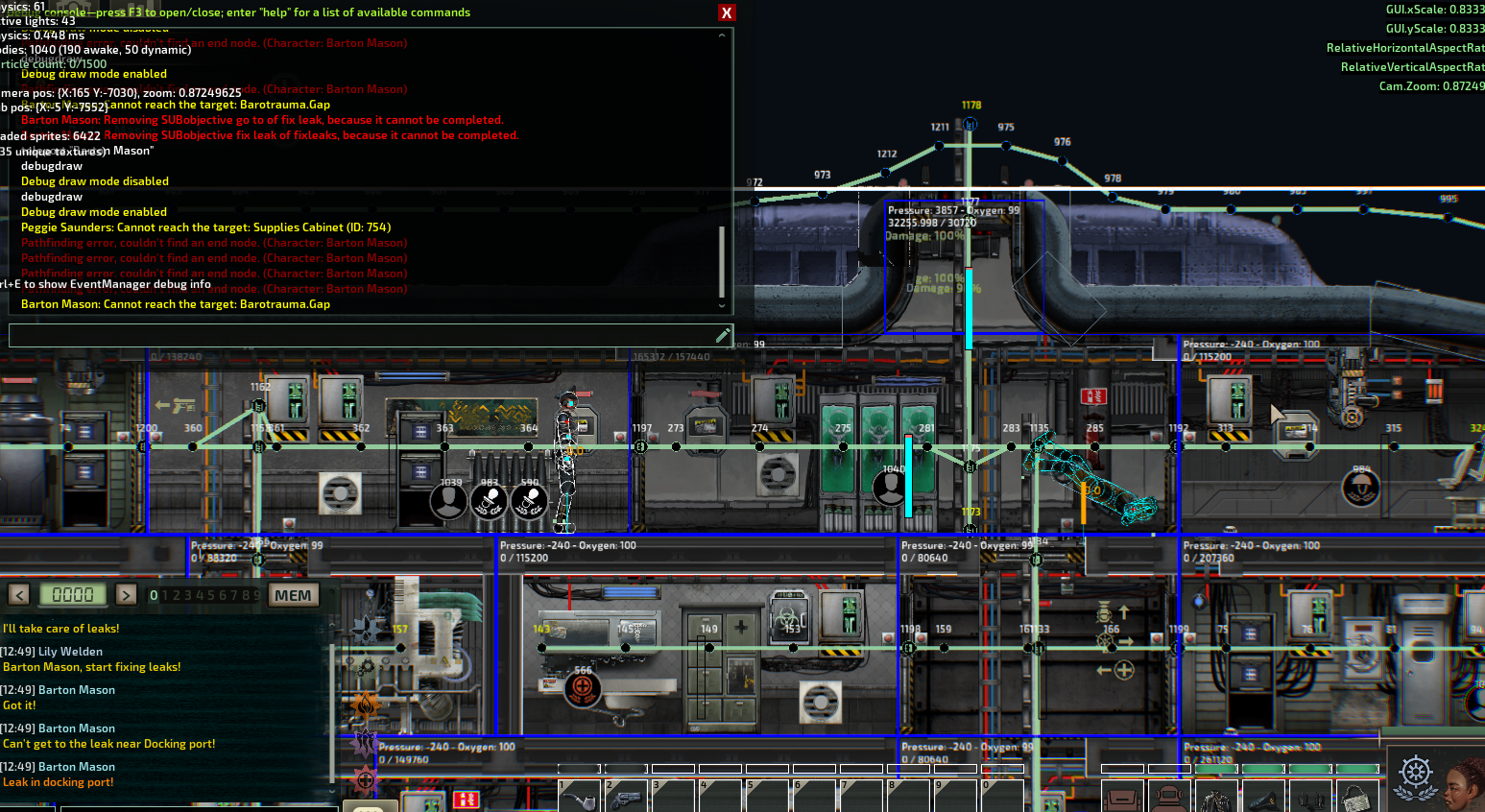Click the pencil icon next to console input

[724, 334]
